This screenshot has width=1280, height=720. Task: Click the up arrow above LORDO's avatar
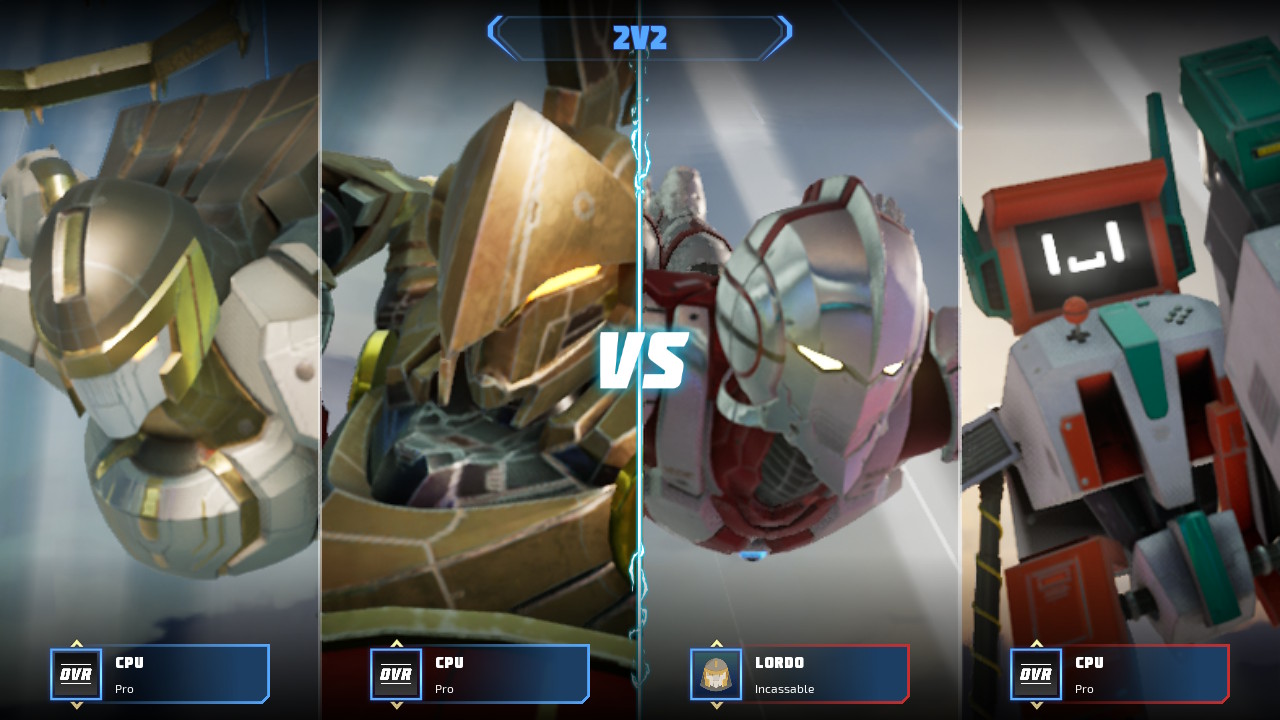coord(716,643)
